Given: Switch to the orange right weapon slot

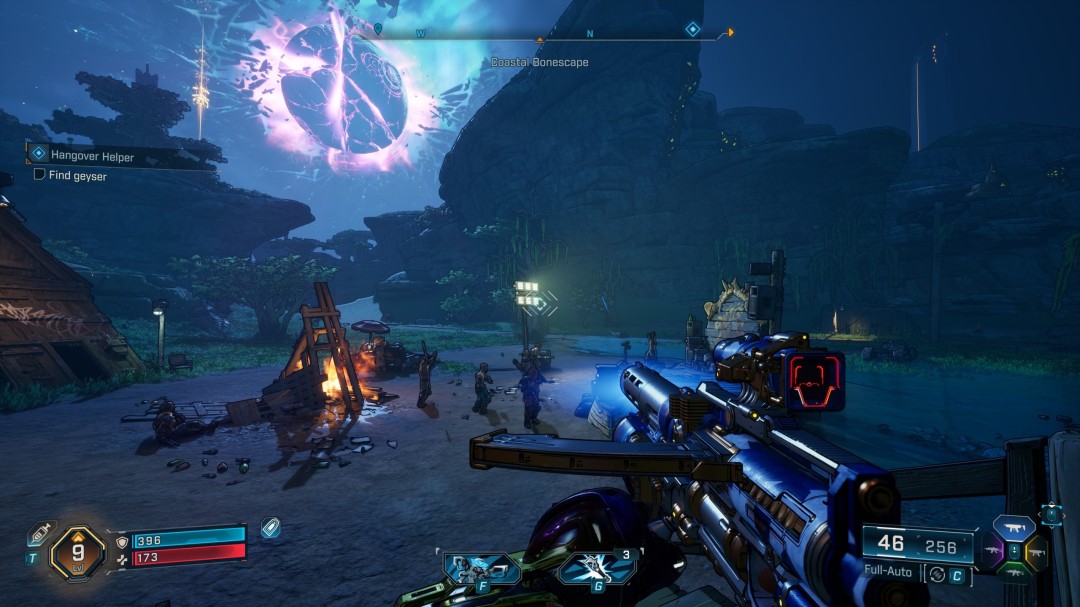Looking at the screenshot, I should [x=1034, y=551].
